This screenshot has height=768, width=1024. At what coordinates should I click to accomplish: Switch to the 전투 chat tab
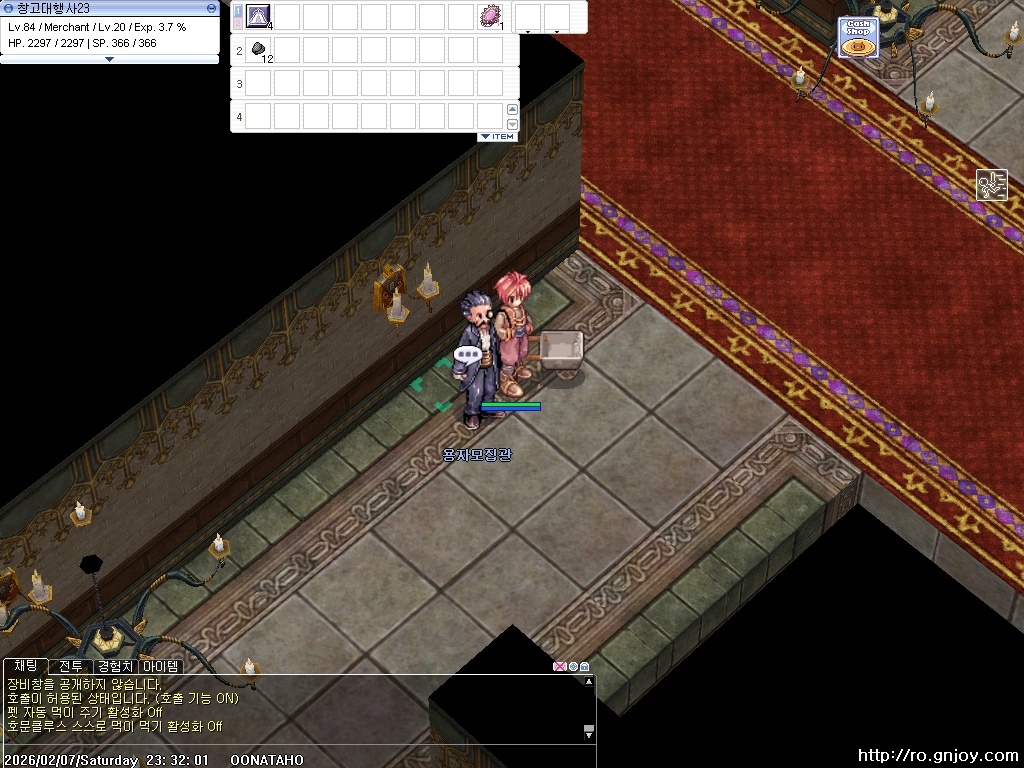click(71, 666)
